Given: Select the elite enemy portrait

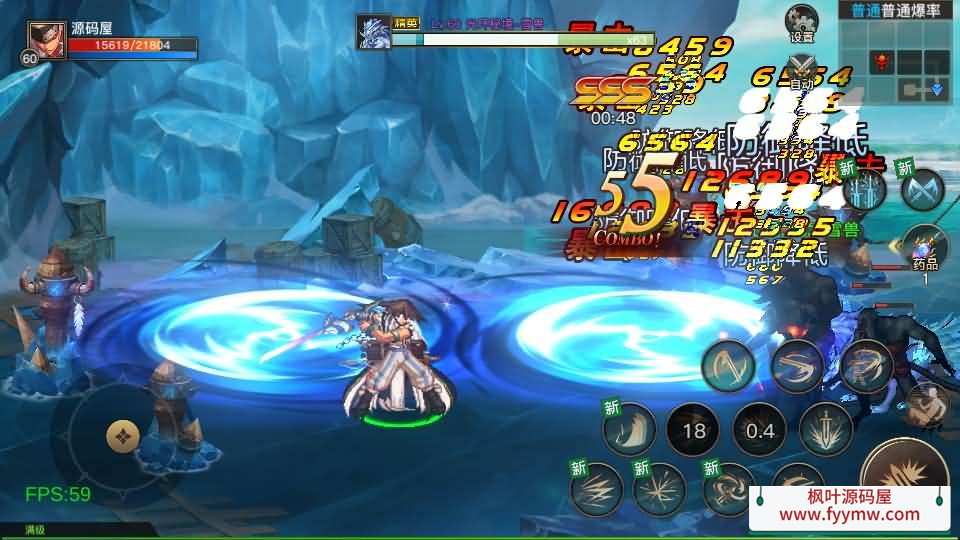Looking at the screenshot, I should 374,31.
